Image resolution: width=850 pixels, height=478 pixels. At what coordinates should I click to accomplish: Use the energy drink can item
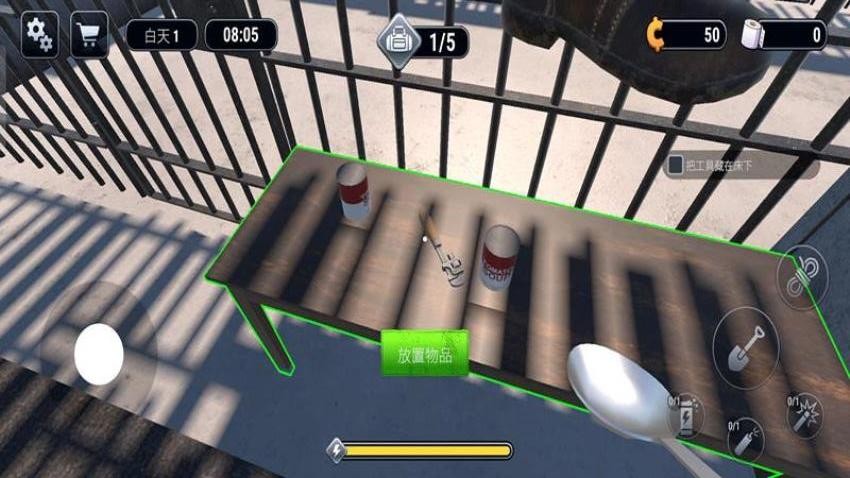point(686,415)
